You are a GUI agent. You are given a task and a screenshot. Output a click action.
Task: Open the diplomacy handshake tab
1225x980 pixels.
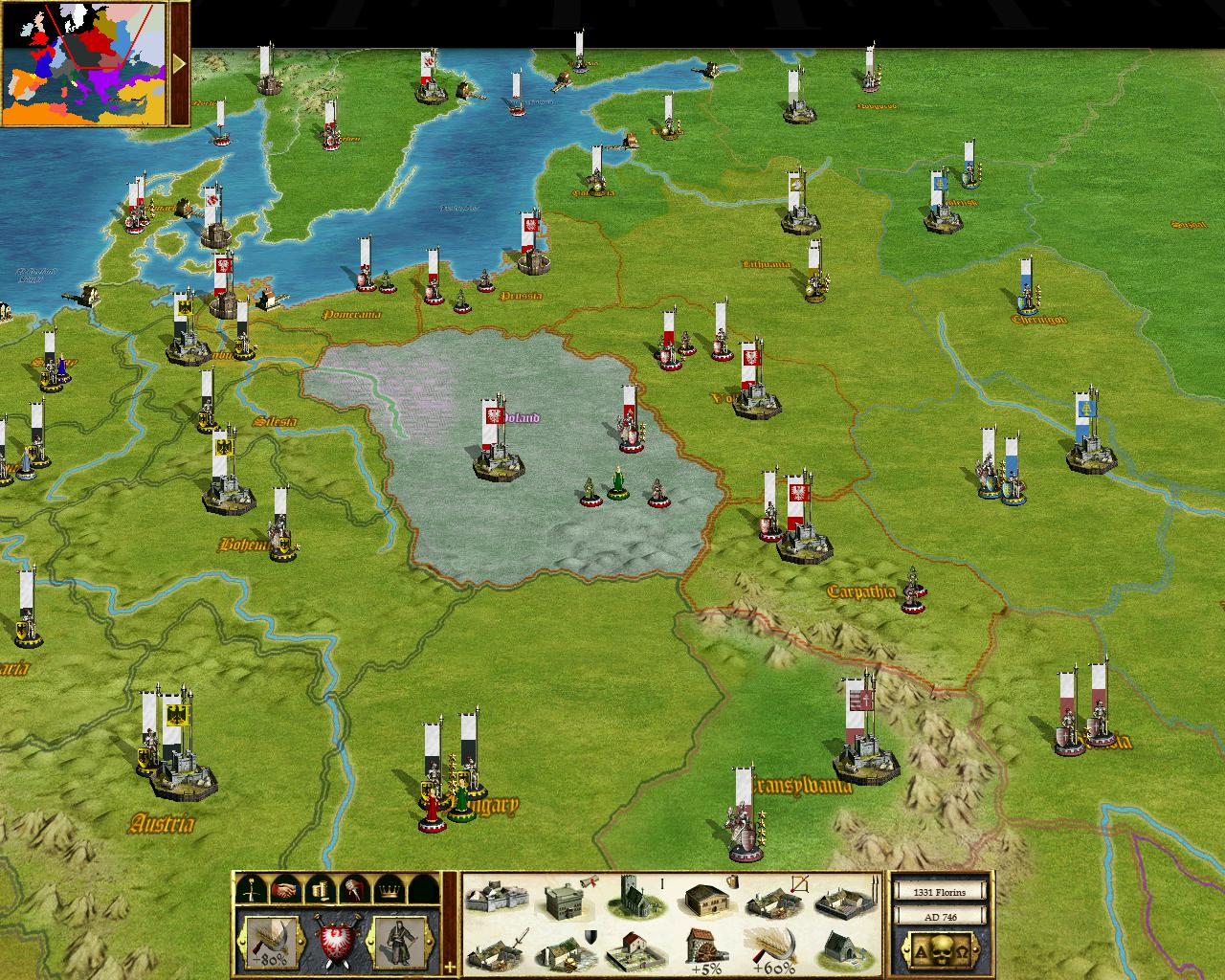pos(284,890)
